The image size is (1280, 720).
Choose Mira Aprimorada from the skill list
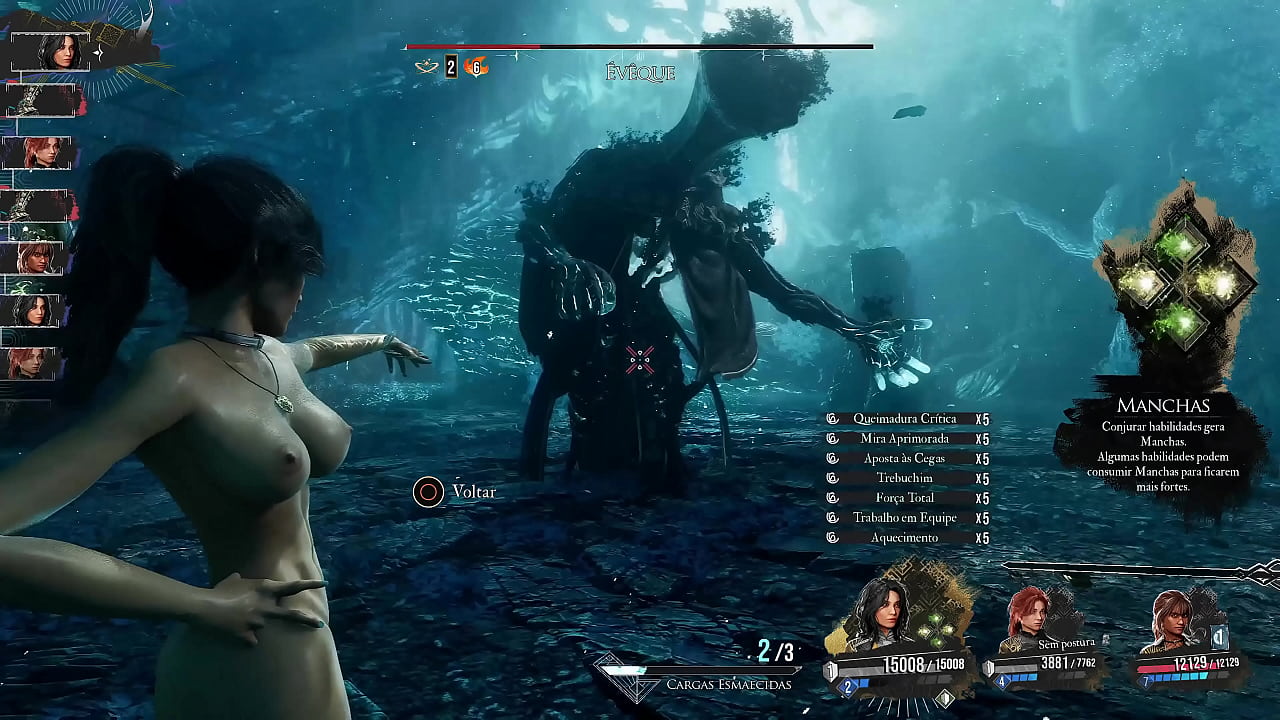pyautogui.click(x=905, y=439)
